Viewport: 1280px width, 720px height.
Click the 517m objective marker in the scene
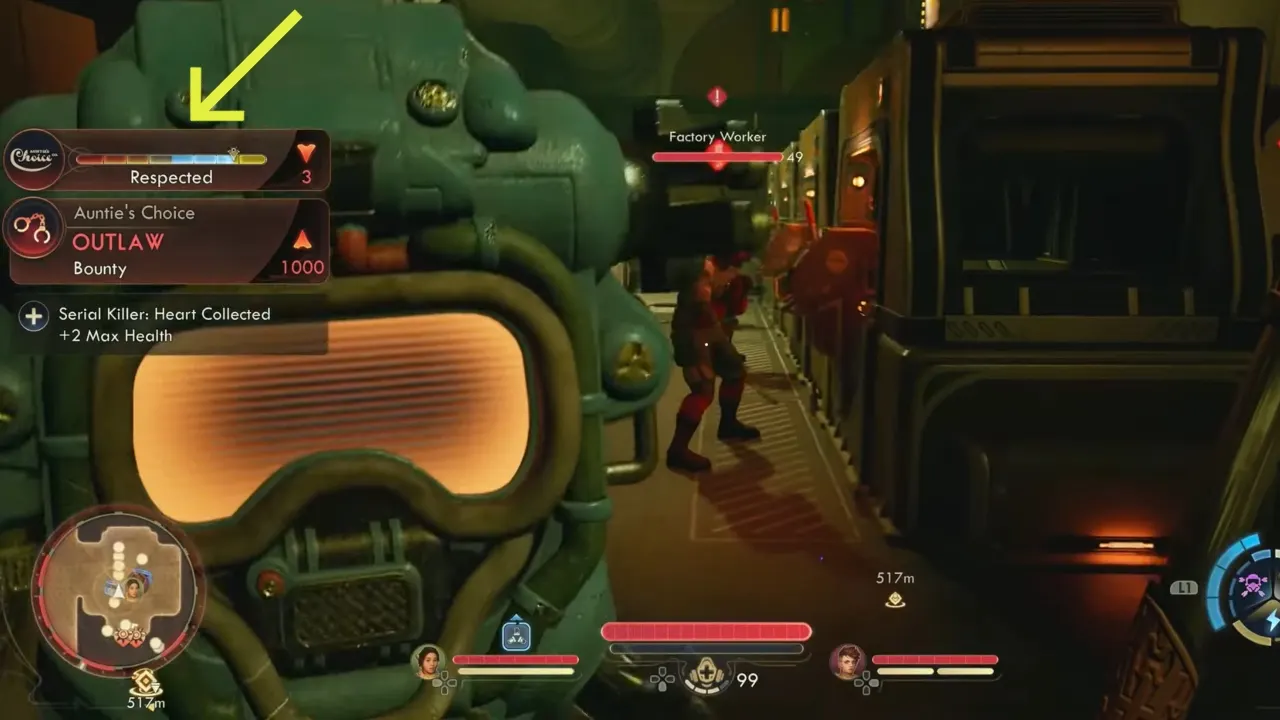pyautogui.click(x=895, y=599)
